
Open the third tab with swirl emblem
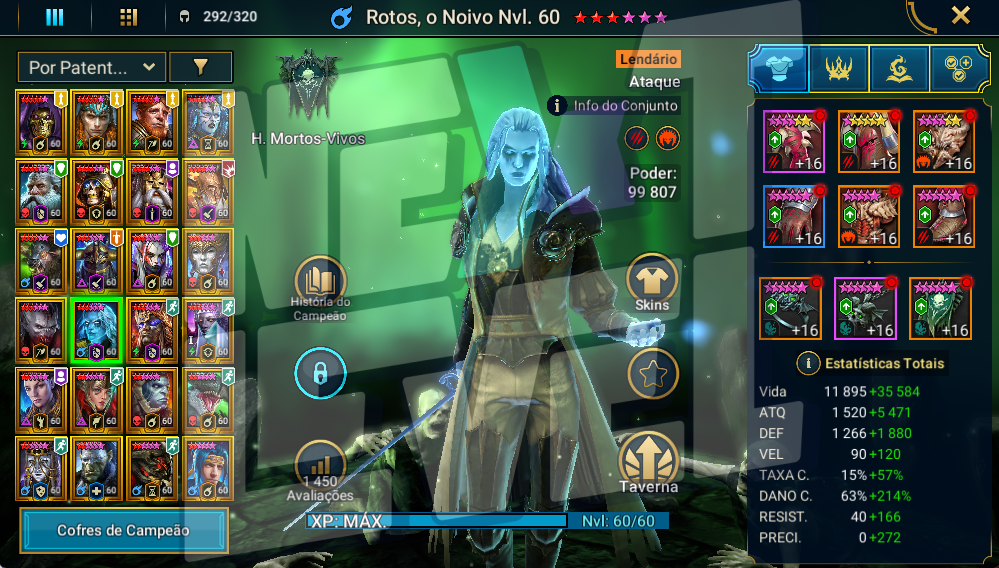point(899,68)
